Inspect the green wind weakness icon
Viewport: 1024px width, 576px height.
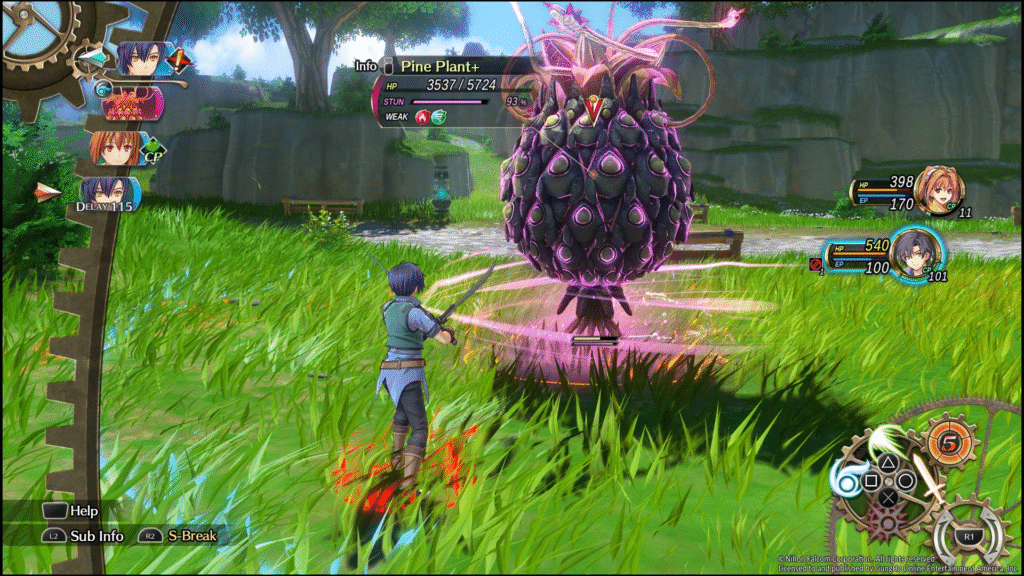click(x=440, y=117)
